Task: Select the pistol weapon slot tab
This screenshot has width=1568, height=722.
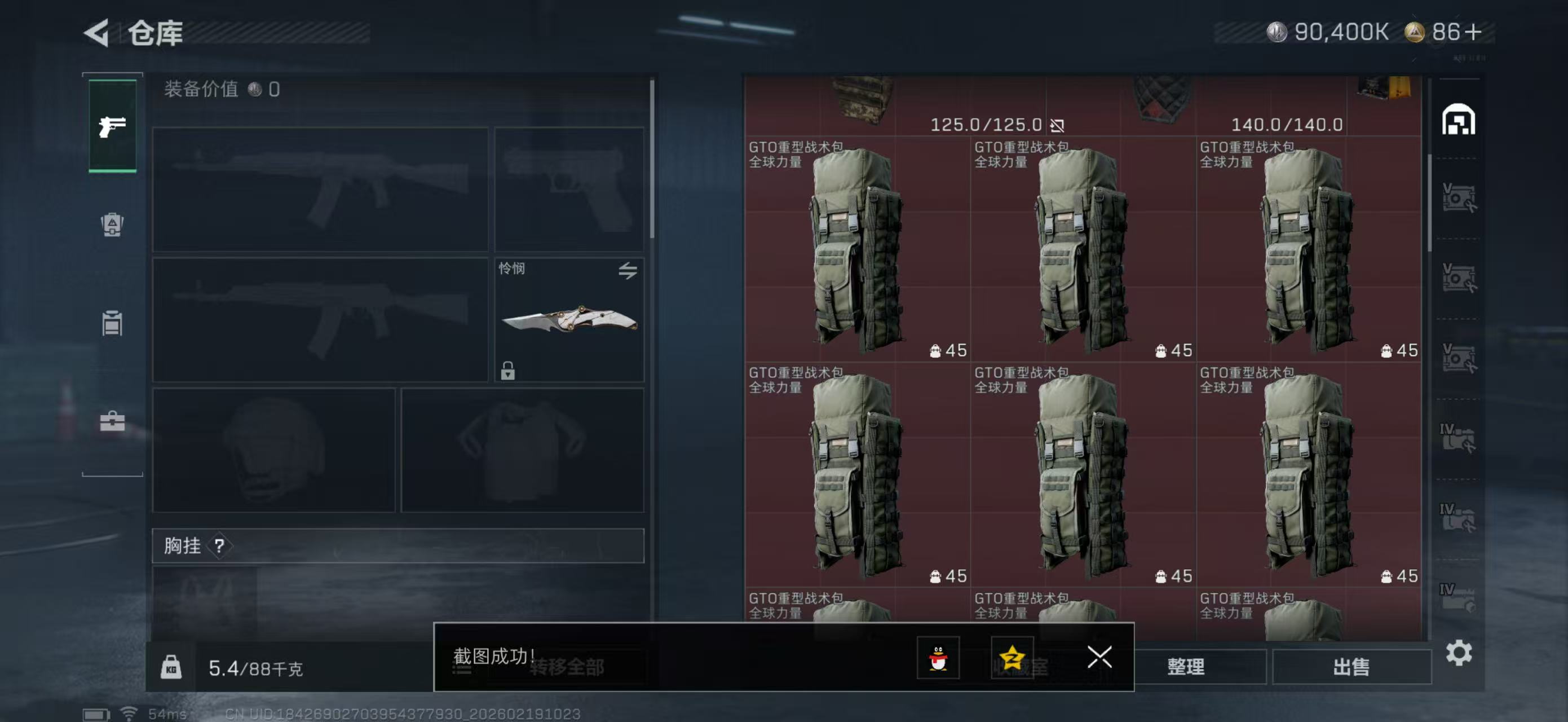Action: point(113,126)
